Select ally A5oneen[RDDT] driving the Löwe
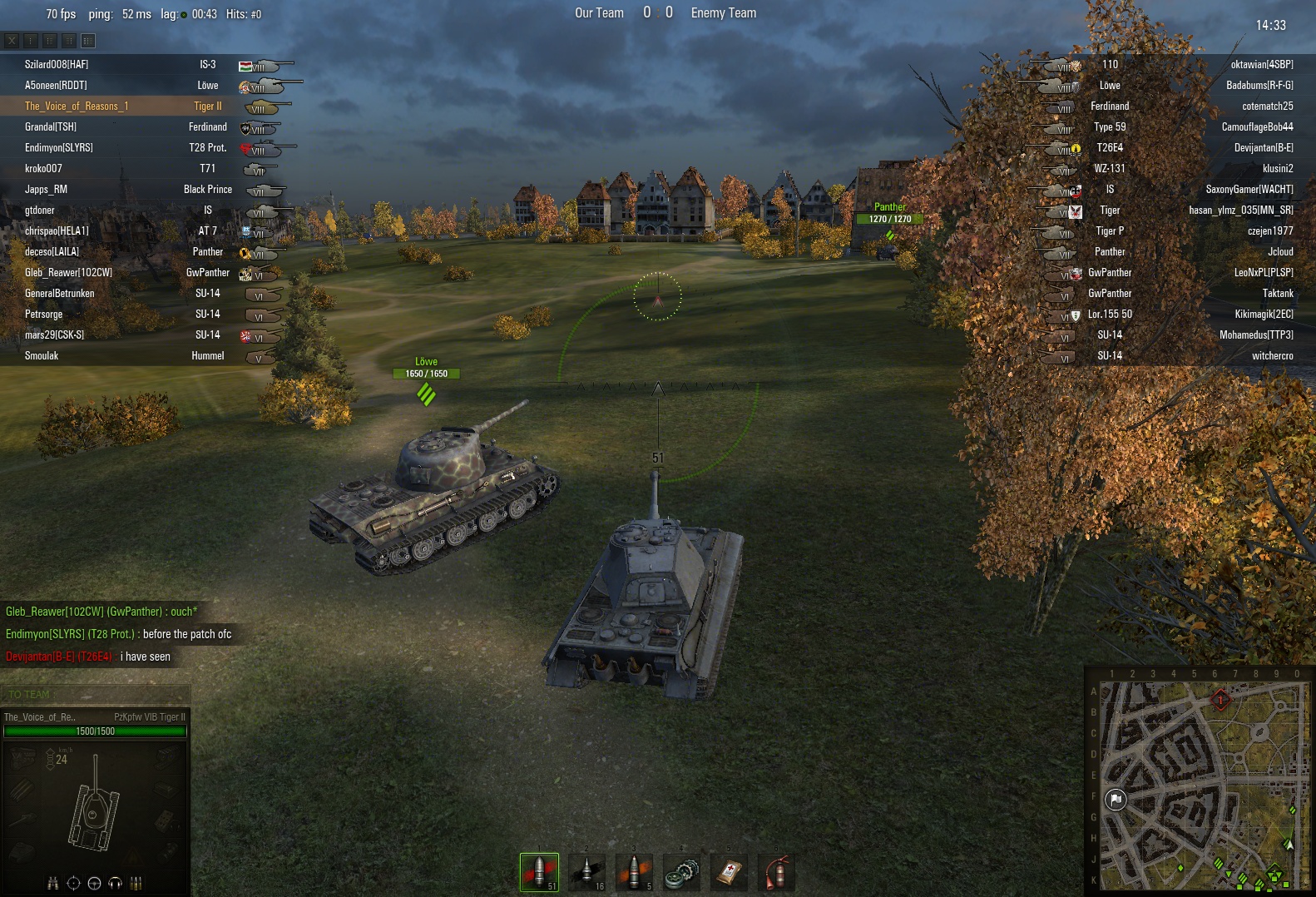 pos(56,85)
